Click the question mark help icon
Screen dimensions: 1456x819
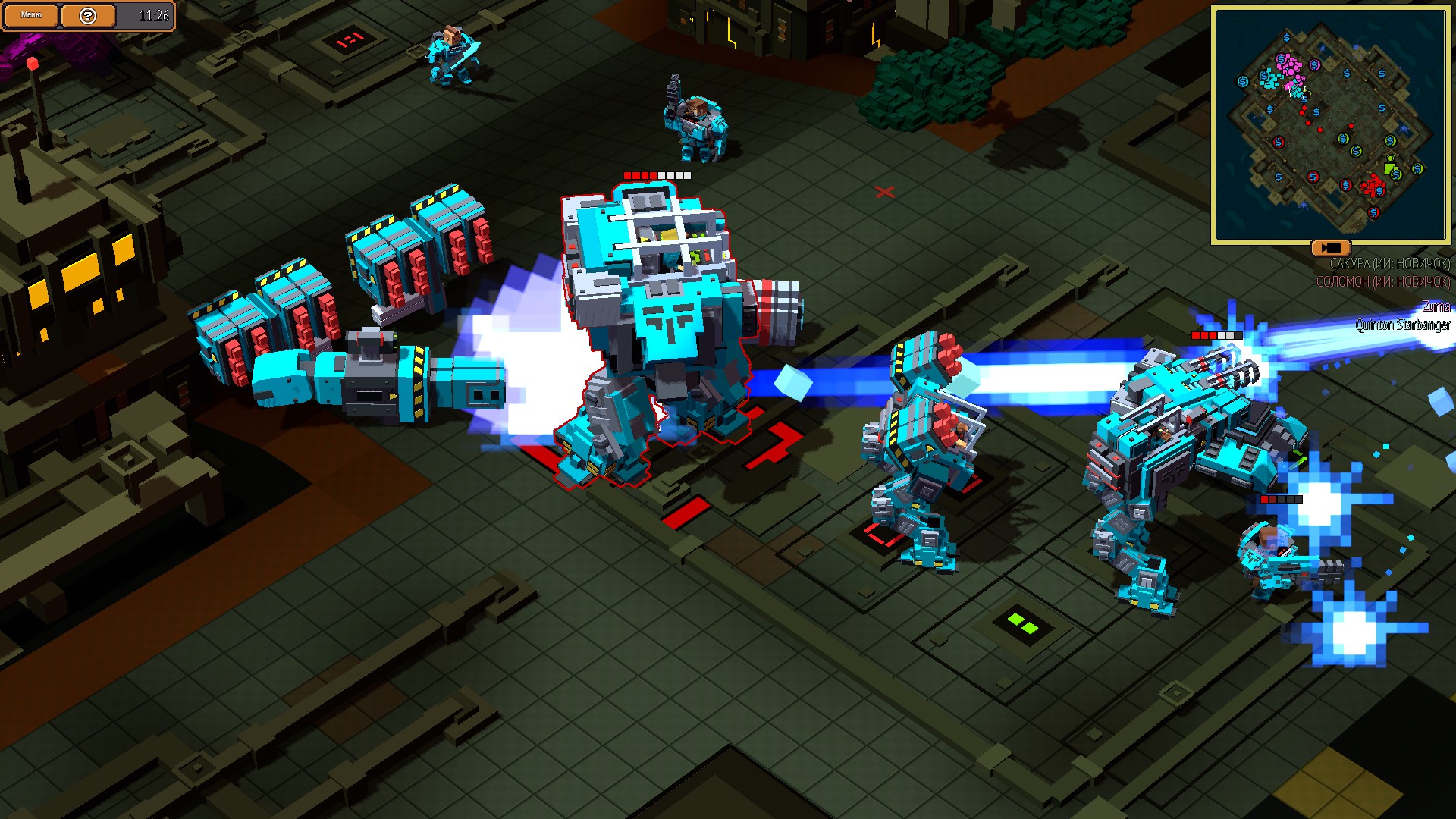coord(88,14)
